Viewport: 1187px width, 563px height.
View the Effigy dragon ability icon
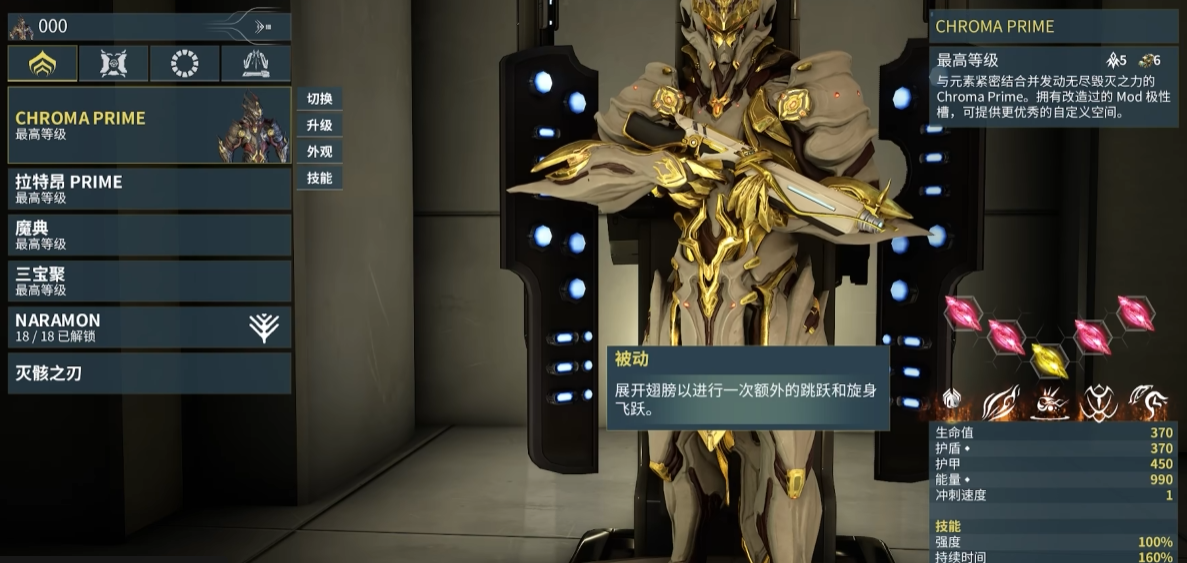point(1147,402)
